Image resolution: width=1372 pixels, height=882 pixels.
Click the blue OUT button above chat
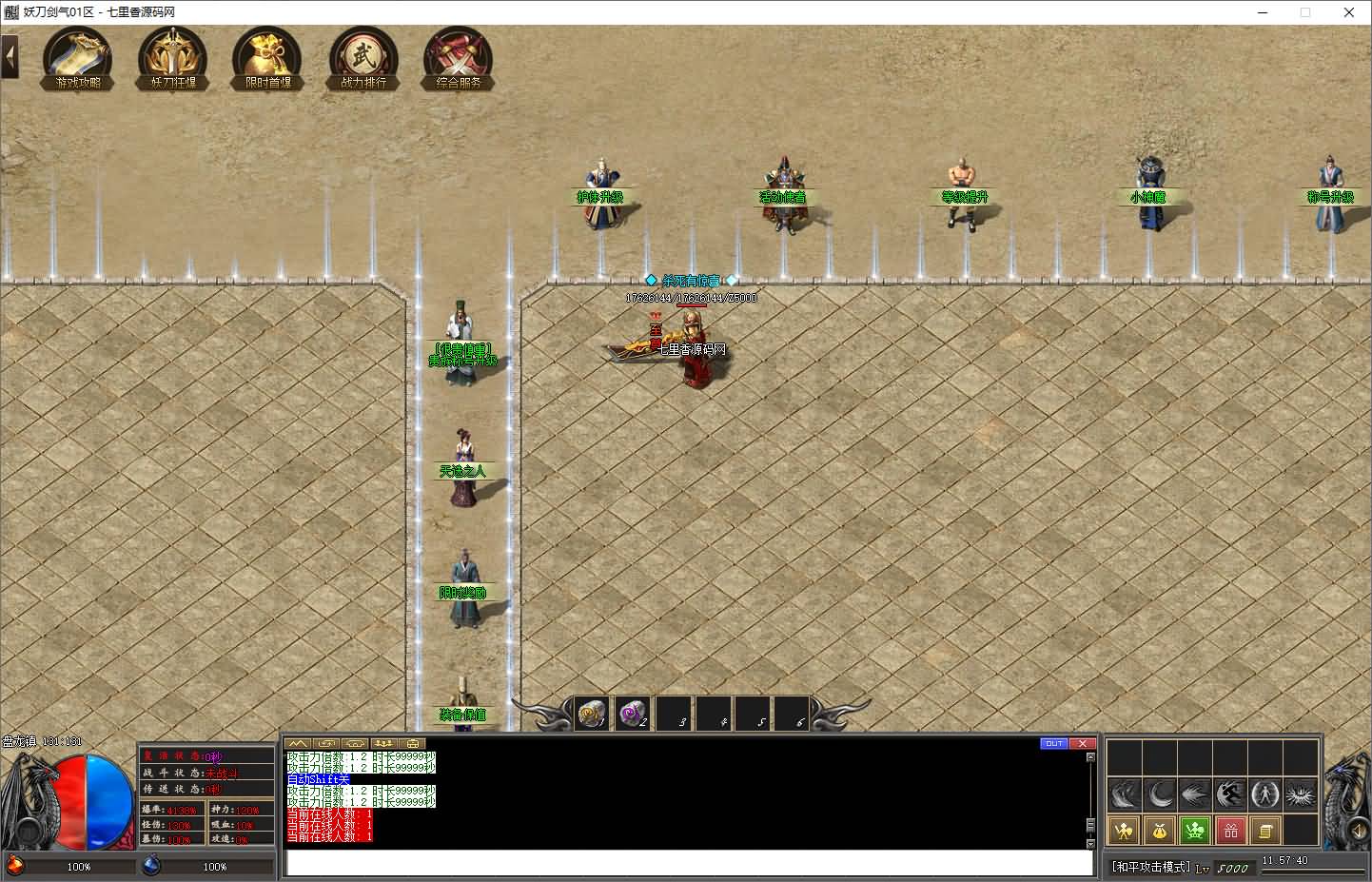[x=1054, y=743]
